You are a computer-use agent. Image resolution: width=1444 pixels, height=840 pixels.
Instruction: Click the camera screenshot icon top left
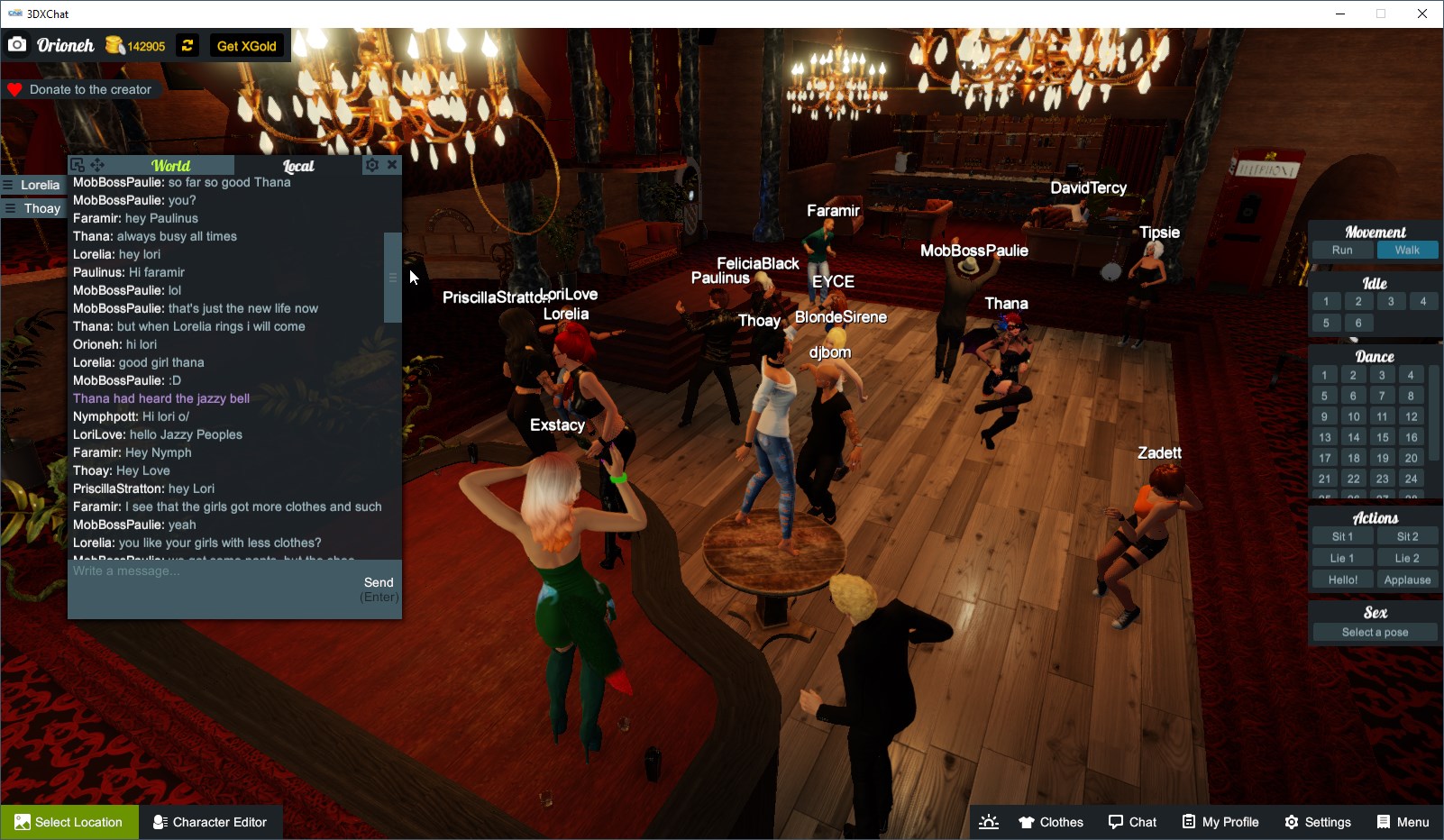point(17,43)
